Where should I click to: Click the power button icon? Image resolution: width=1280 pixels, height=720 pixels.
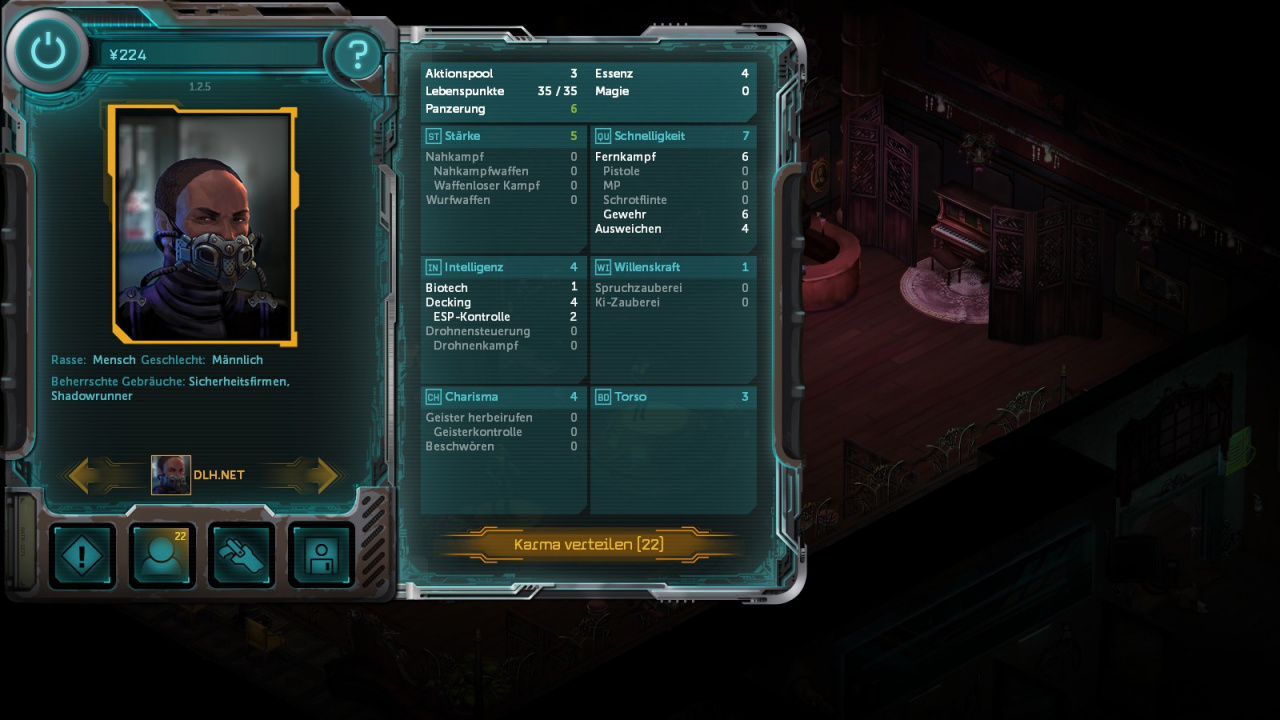pyautogui.click(x=47, y=52)
